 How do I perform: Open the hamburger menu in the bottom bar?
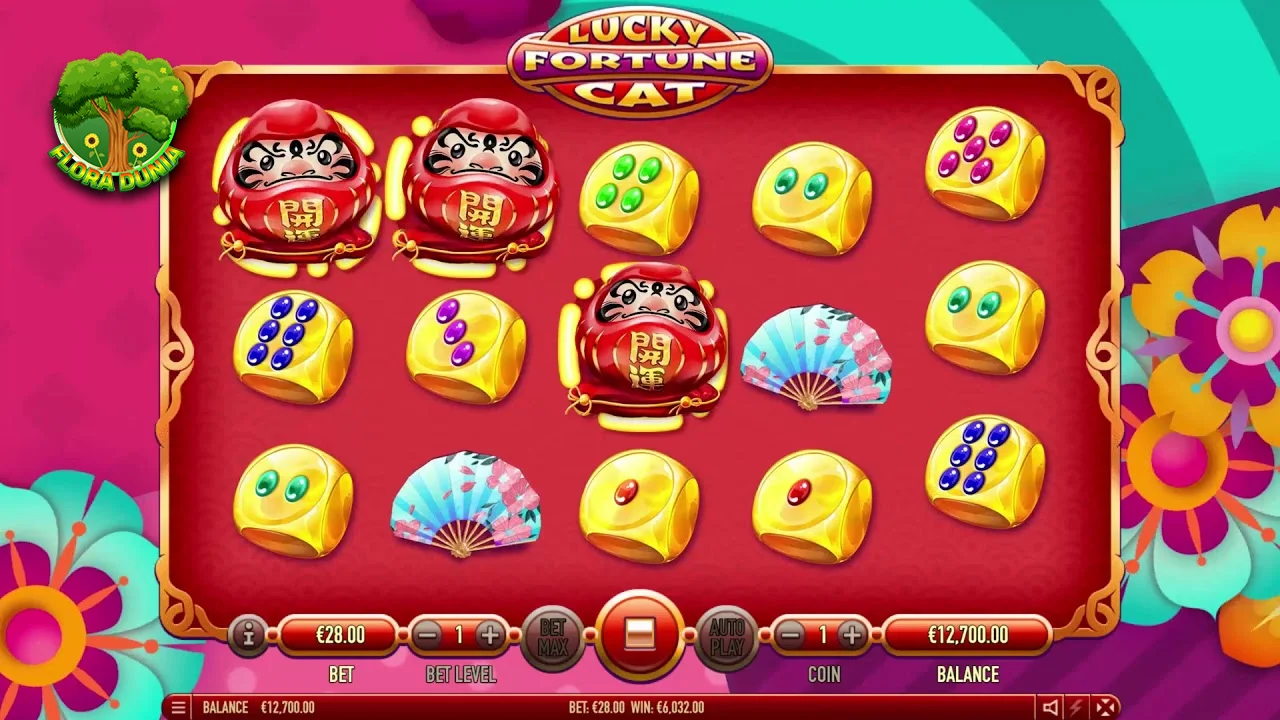tap(178, 707)
